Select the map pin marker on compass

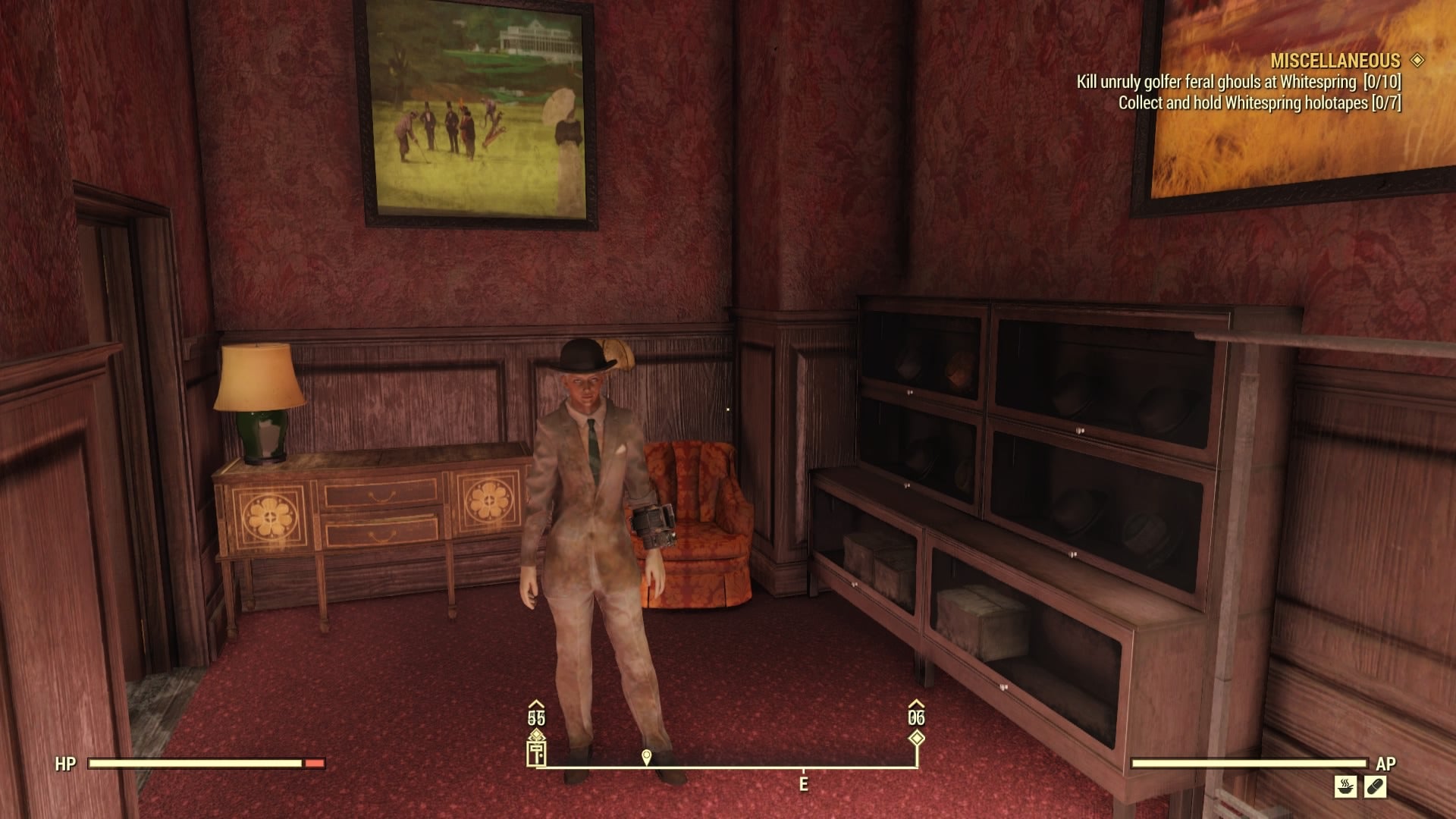[646, 757]
